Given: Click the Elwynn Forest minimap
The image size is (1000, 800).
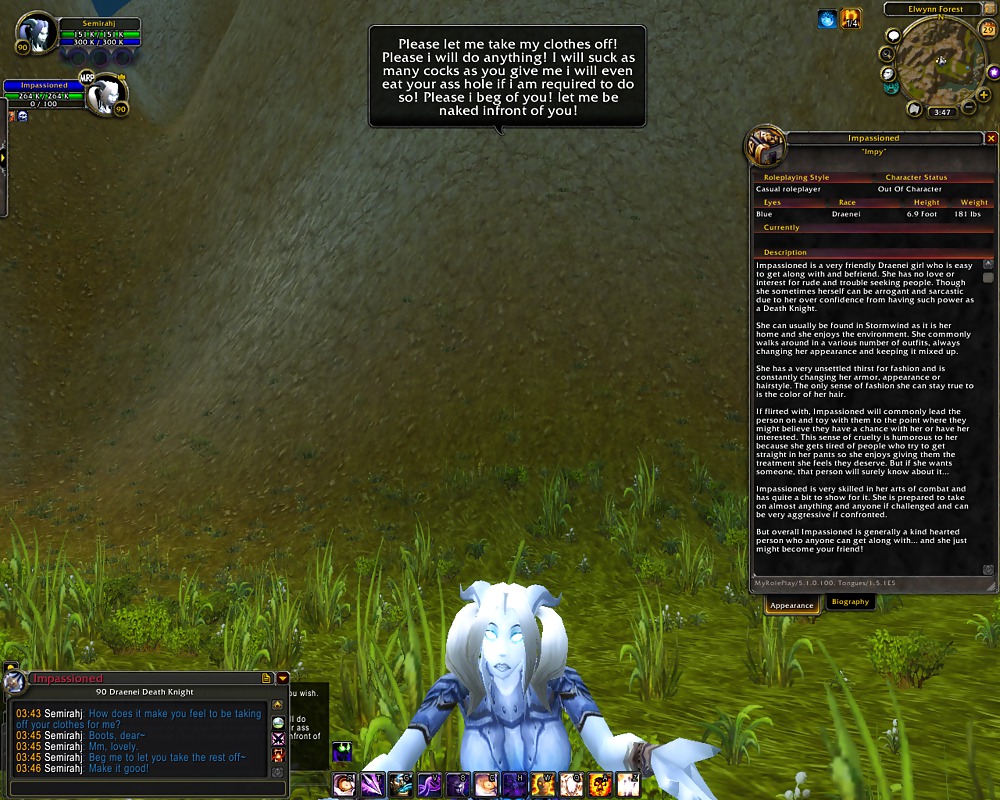Looking at the screenshot, I should (x=940, y=60).
